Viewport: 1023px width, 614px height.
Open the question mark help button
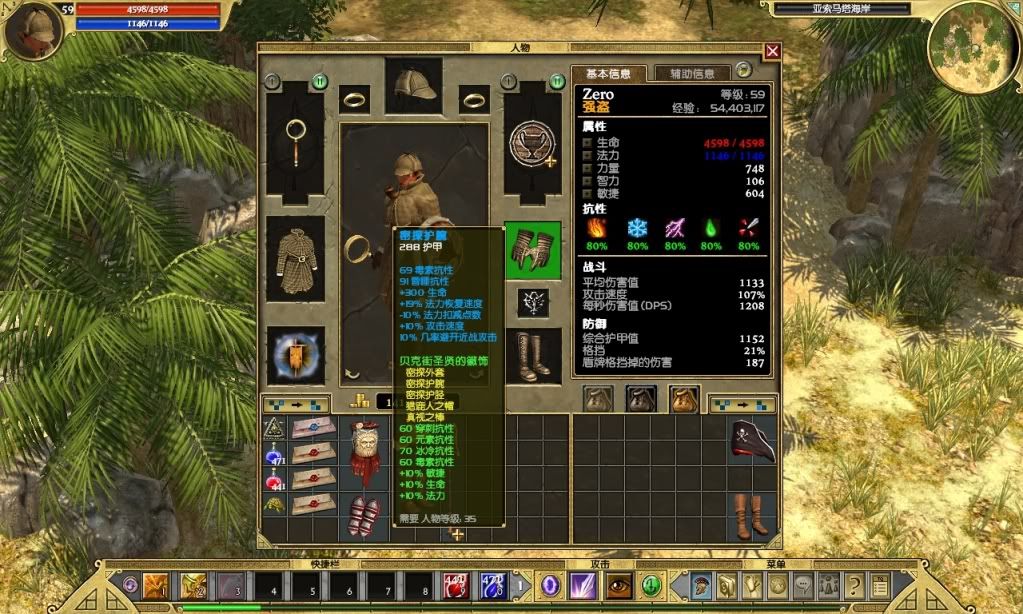coord(853,585)
